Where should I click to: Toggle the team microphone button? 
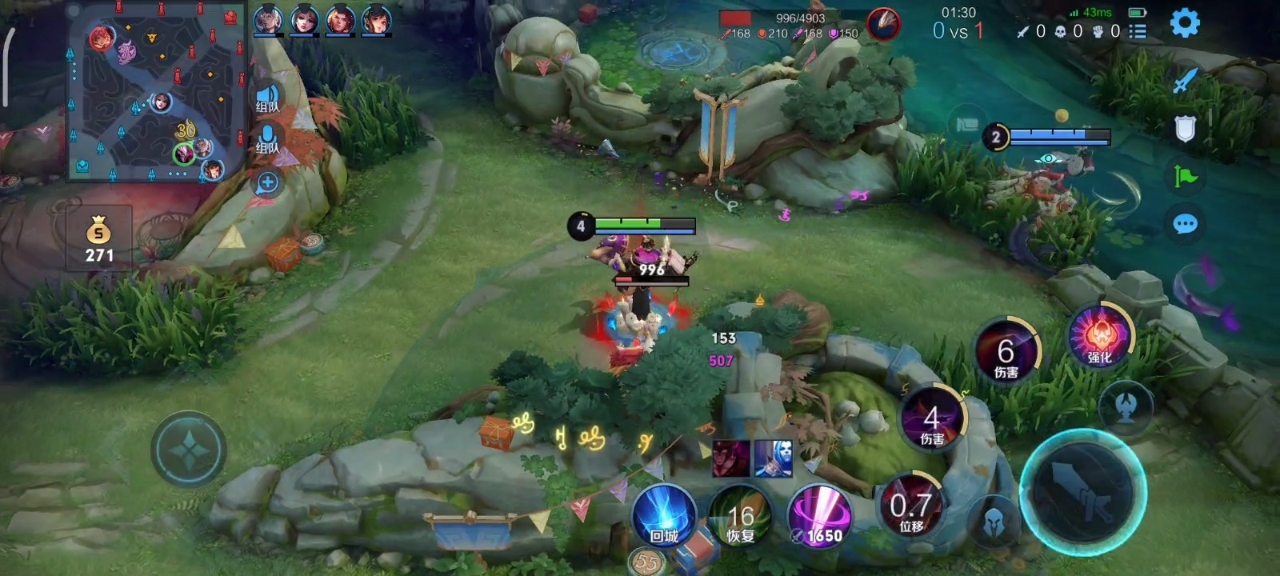click(267, 138)
